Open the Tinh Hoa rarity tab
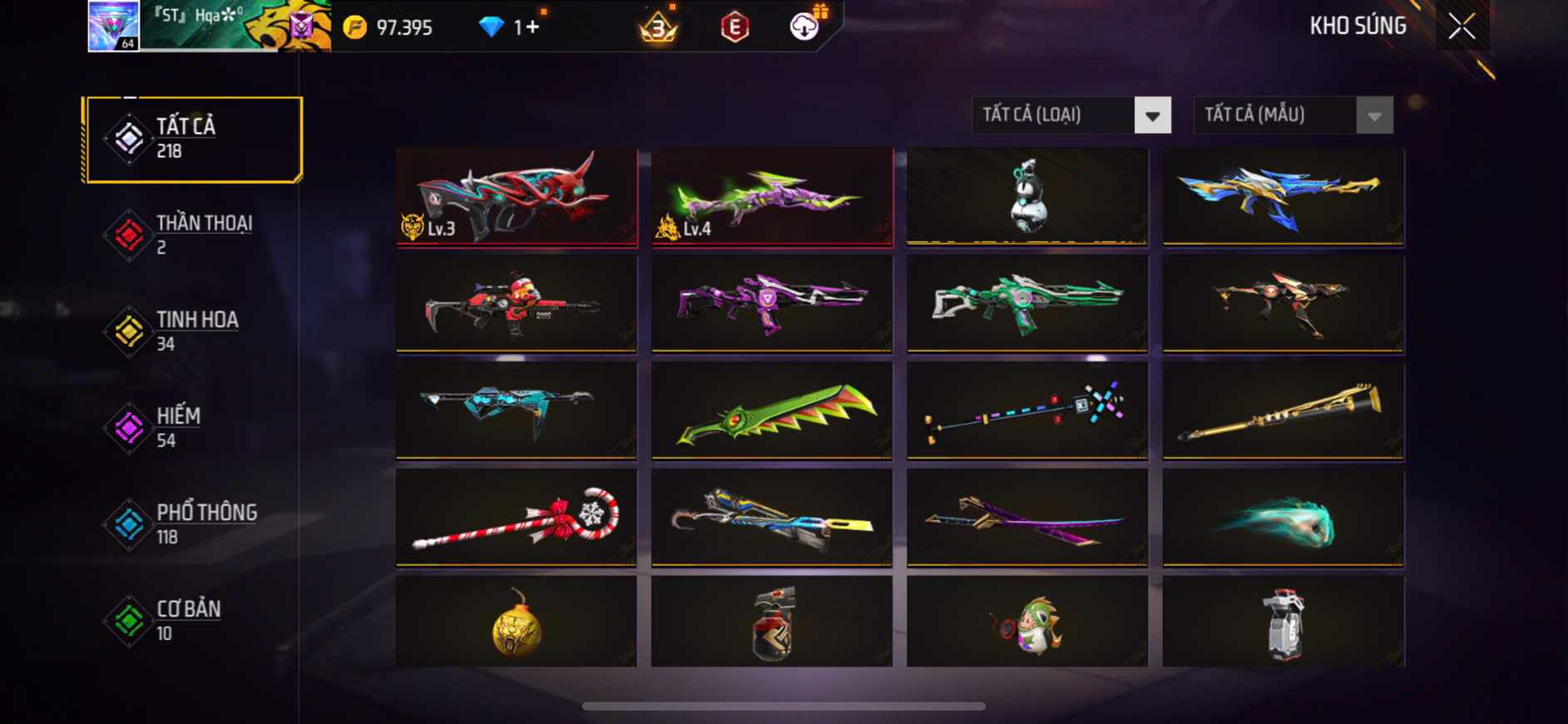This screenshot has height=724, width=1568. click(x=193, y=331)
